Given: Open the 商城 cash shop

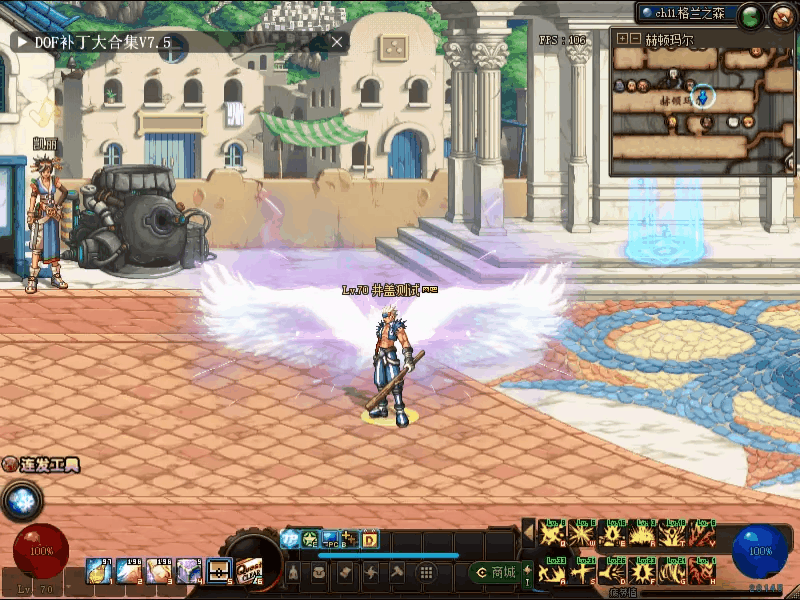Looking at the screenshot, I should 494,573.
